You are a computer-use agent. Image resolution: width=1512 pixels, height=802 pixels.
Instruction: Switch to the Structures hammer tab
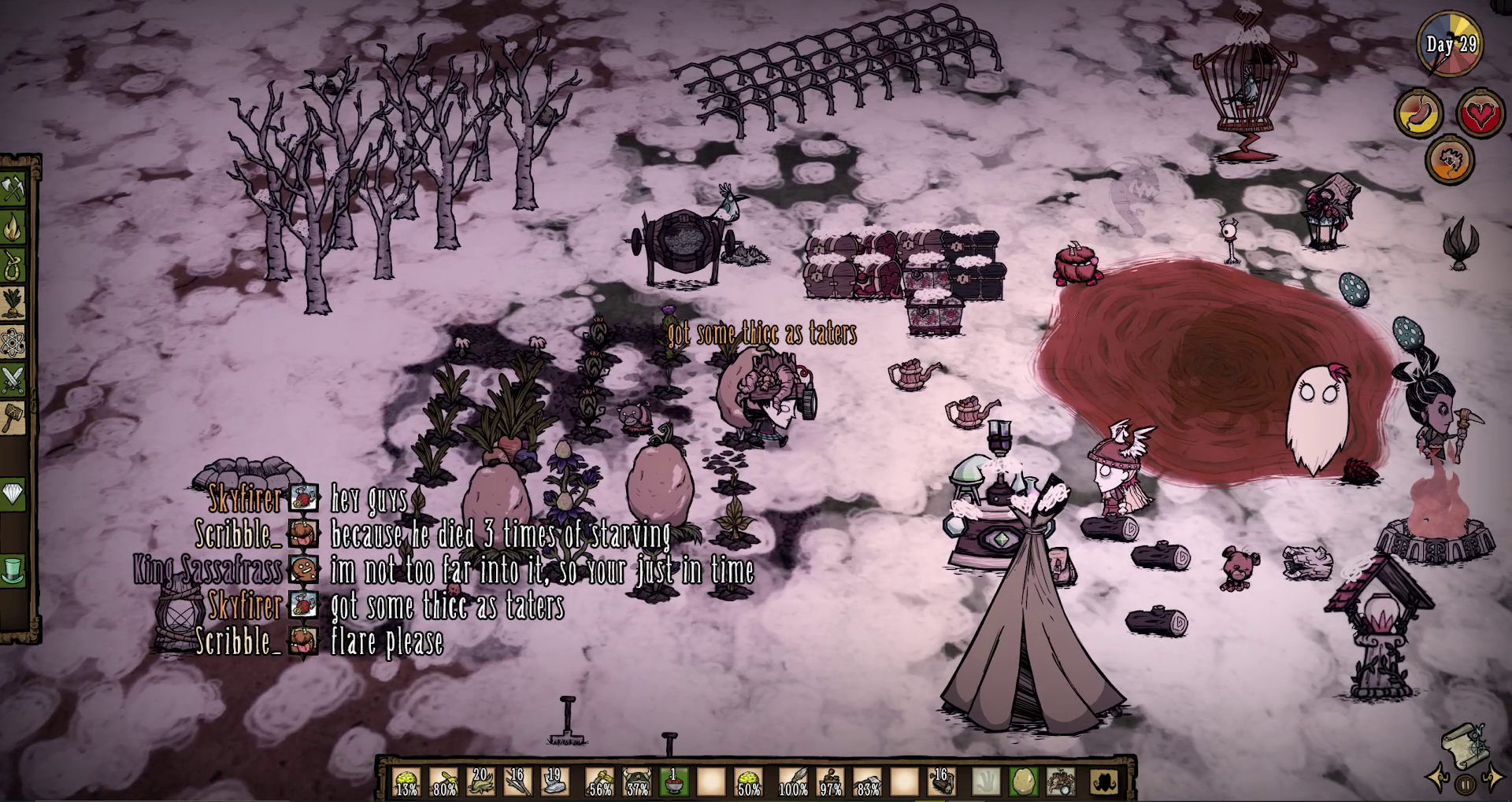click(x=14, y=418)
